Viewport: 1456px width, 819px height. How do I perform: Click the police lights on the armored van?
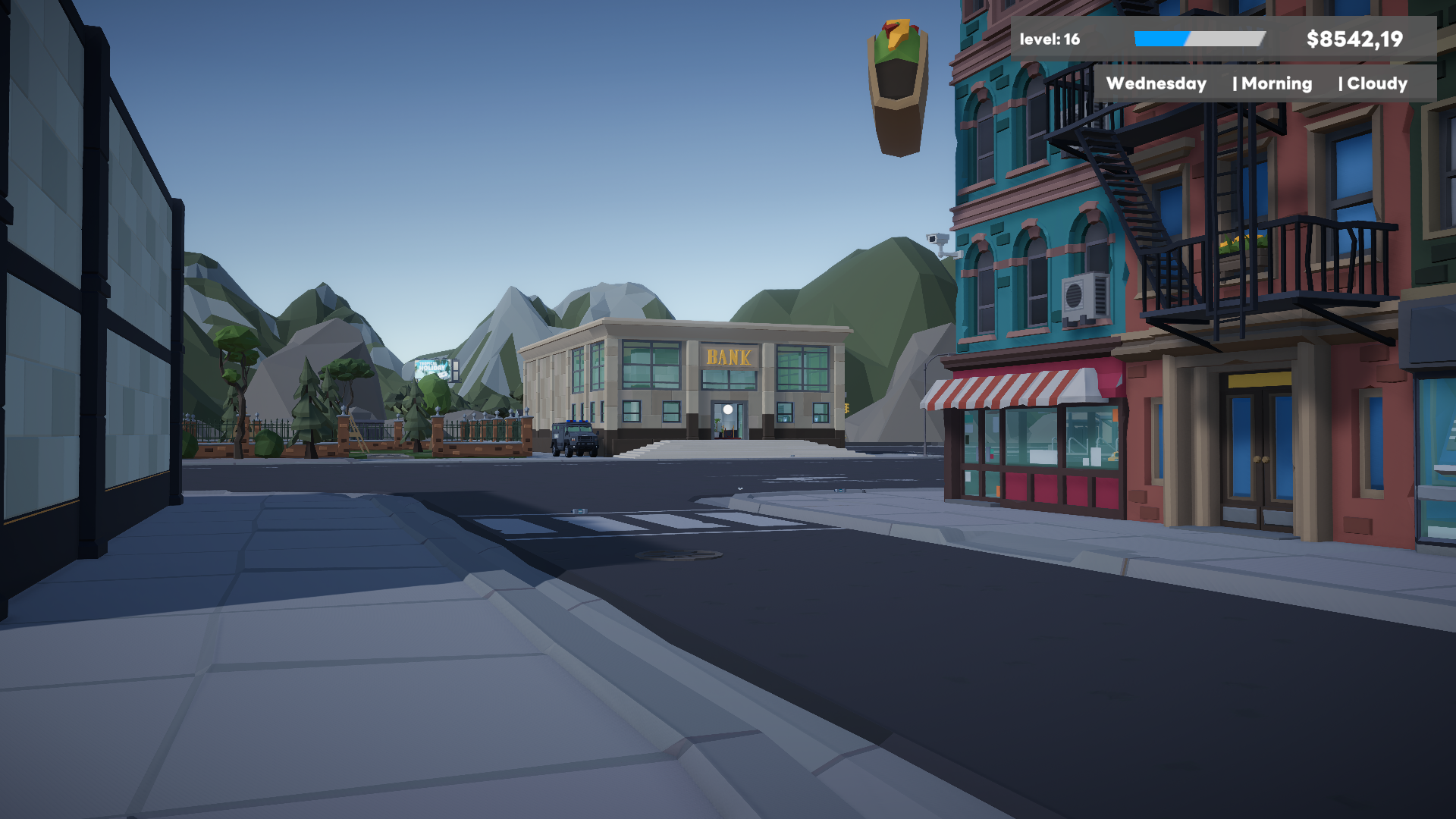[x=576, y=422]
